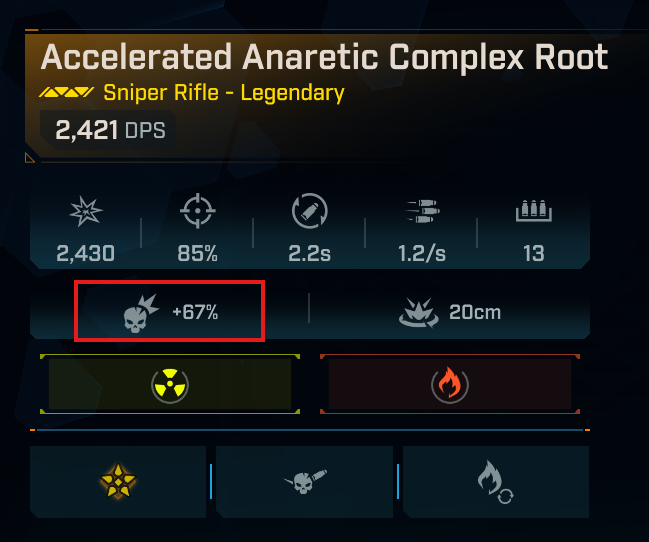Choose the skull and bullet perk slot
This screenshot has width=649, height=542.
pyautogui.click(x=307, y=483)
